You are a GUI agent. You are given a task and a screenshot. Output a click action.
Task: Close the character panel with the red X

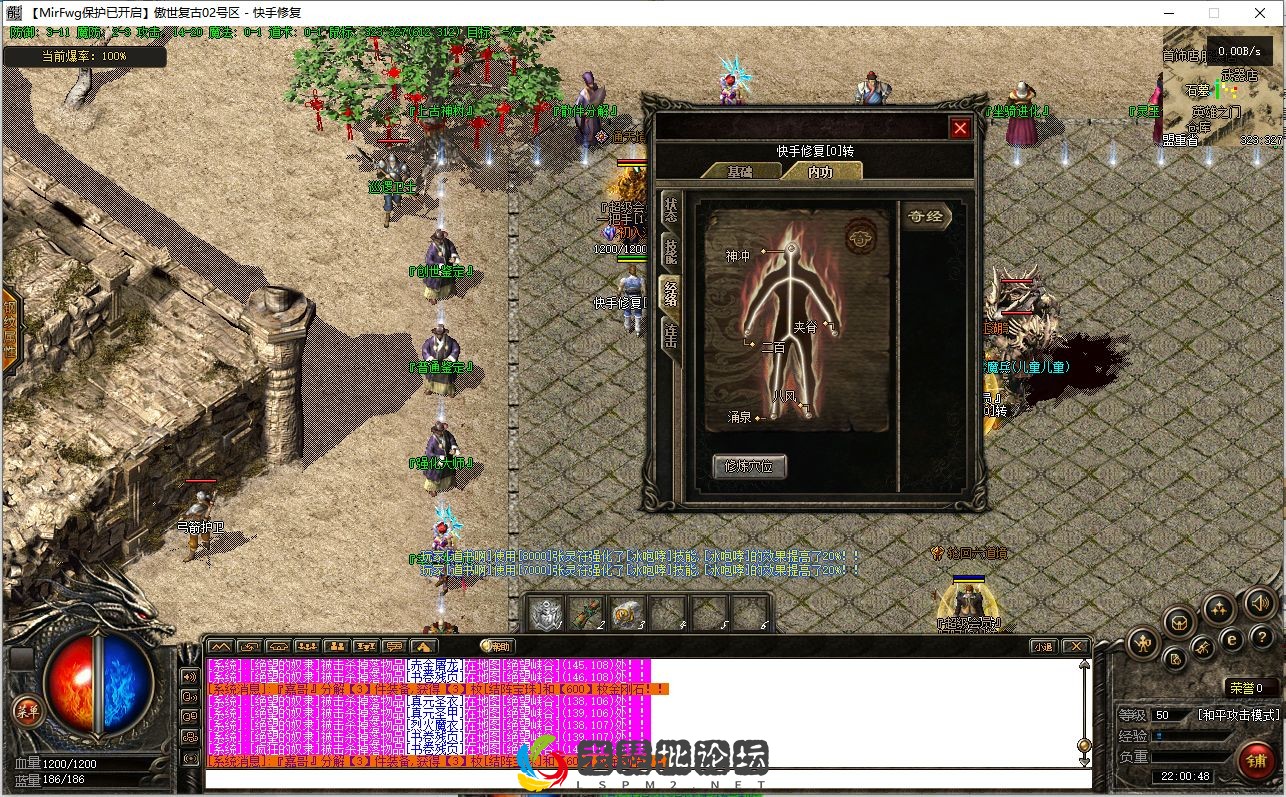[960, 128]
